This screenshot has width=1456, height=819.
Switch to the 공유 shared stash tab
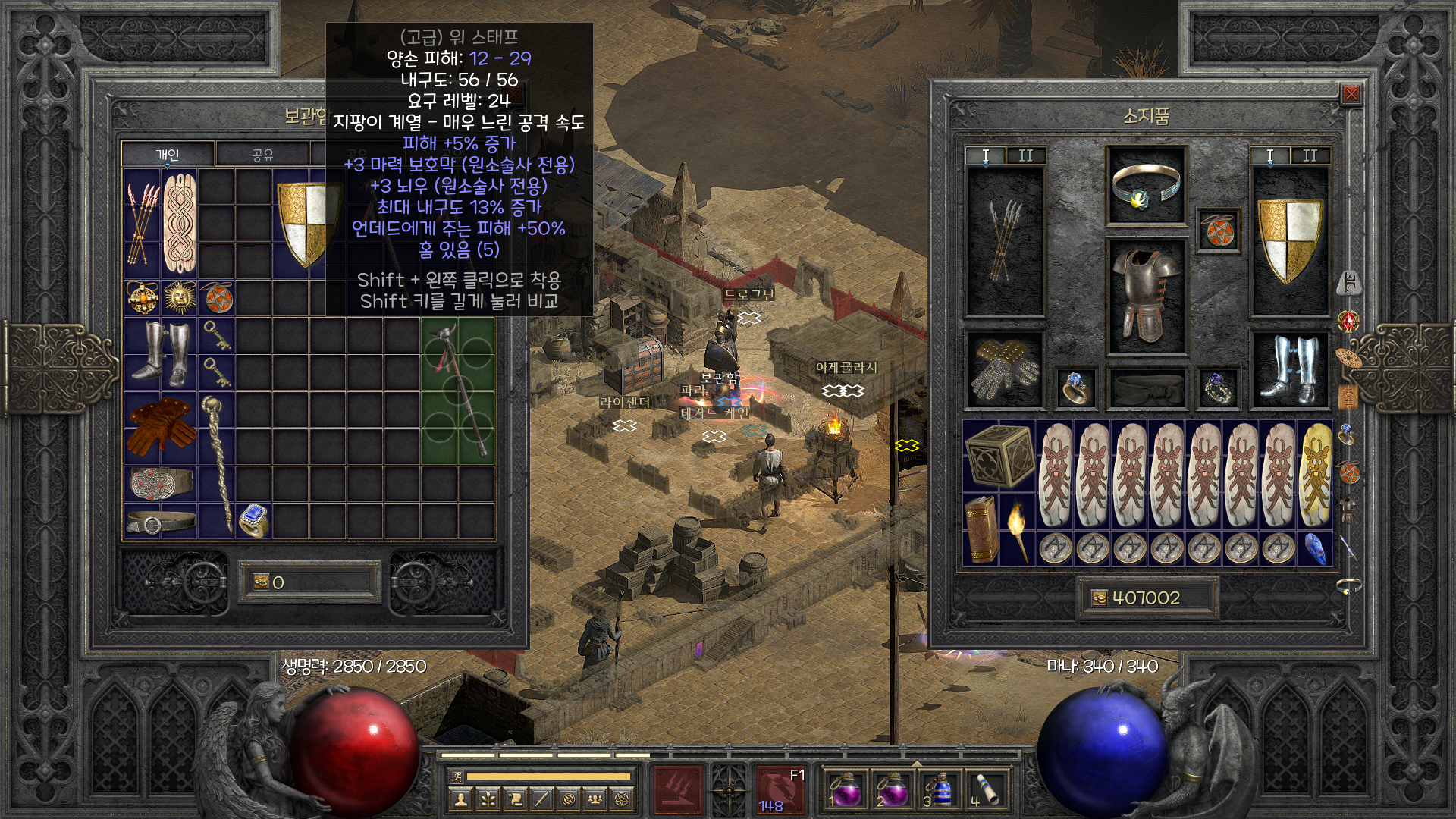click(262, 155)
